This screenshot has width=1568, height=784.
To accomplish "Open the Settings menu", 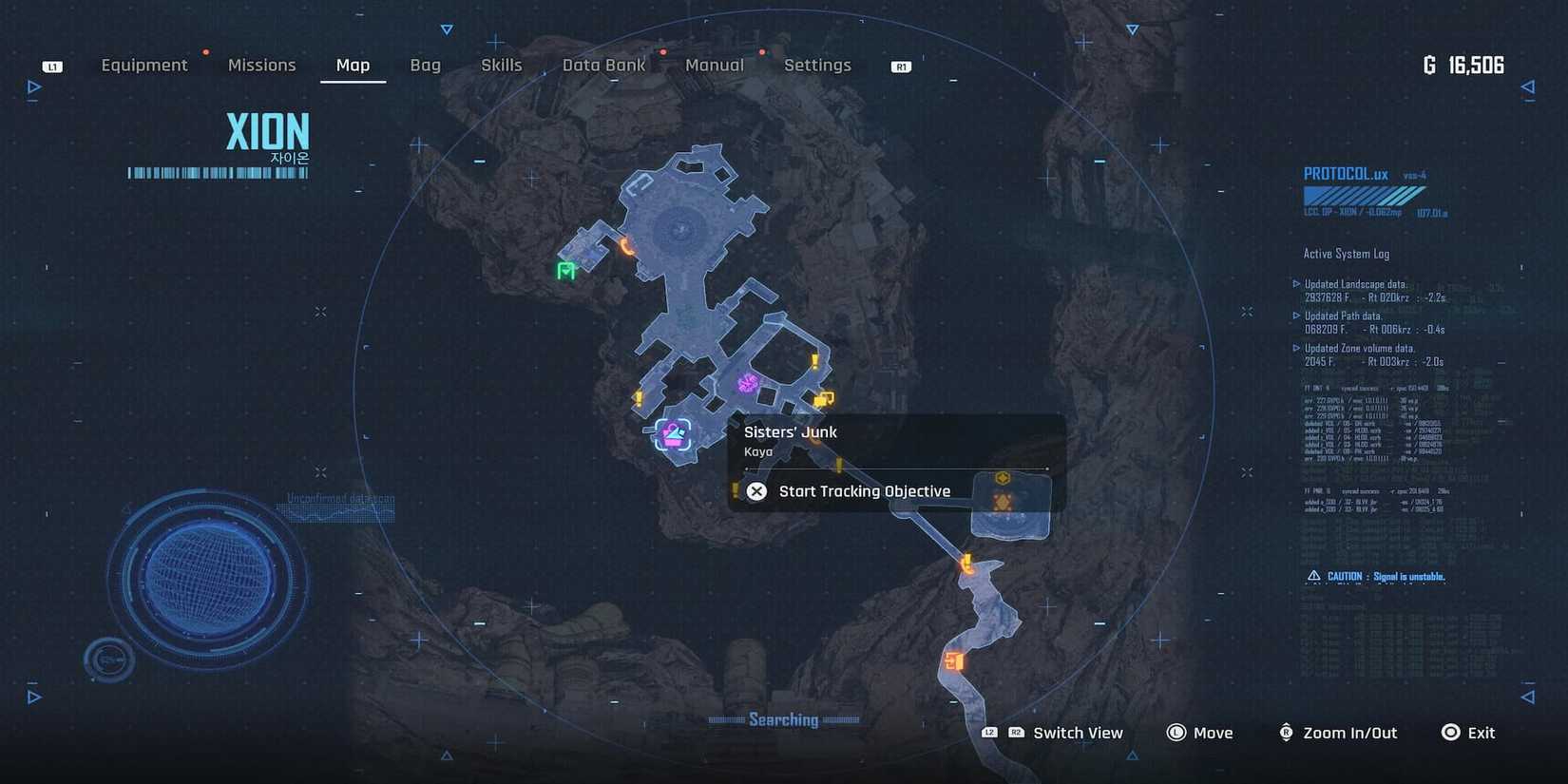I will 817,65.
